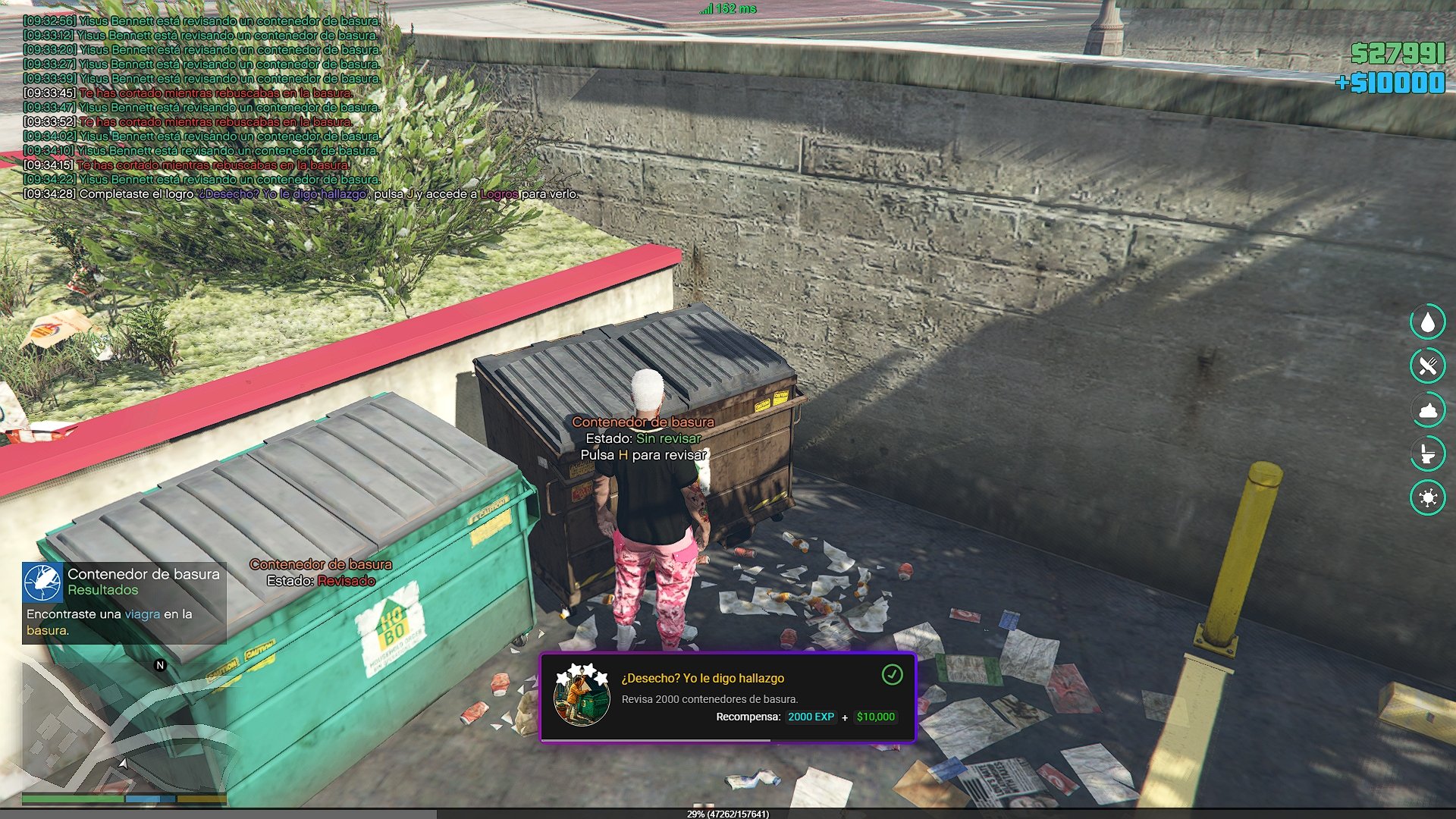Click the blue cockroach notification icon
This screenshot has width=1456, height=819.
tap(42, 582)
